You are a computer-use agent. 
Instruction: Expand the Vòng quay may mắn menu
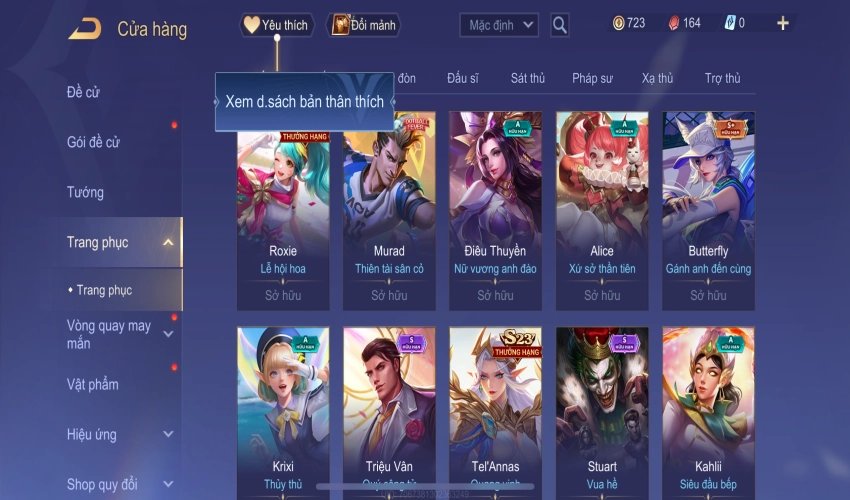pos(168,334)
